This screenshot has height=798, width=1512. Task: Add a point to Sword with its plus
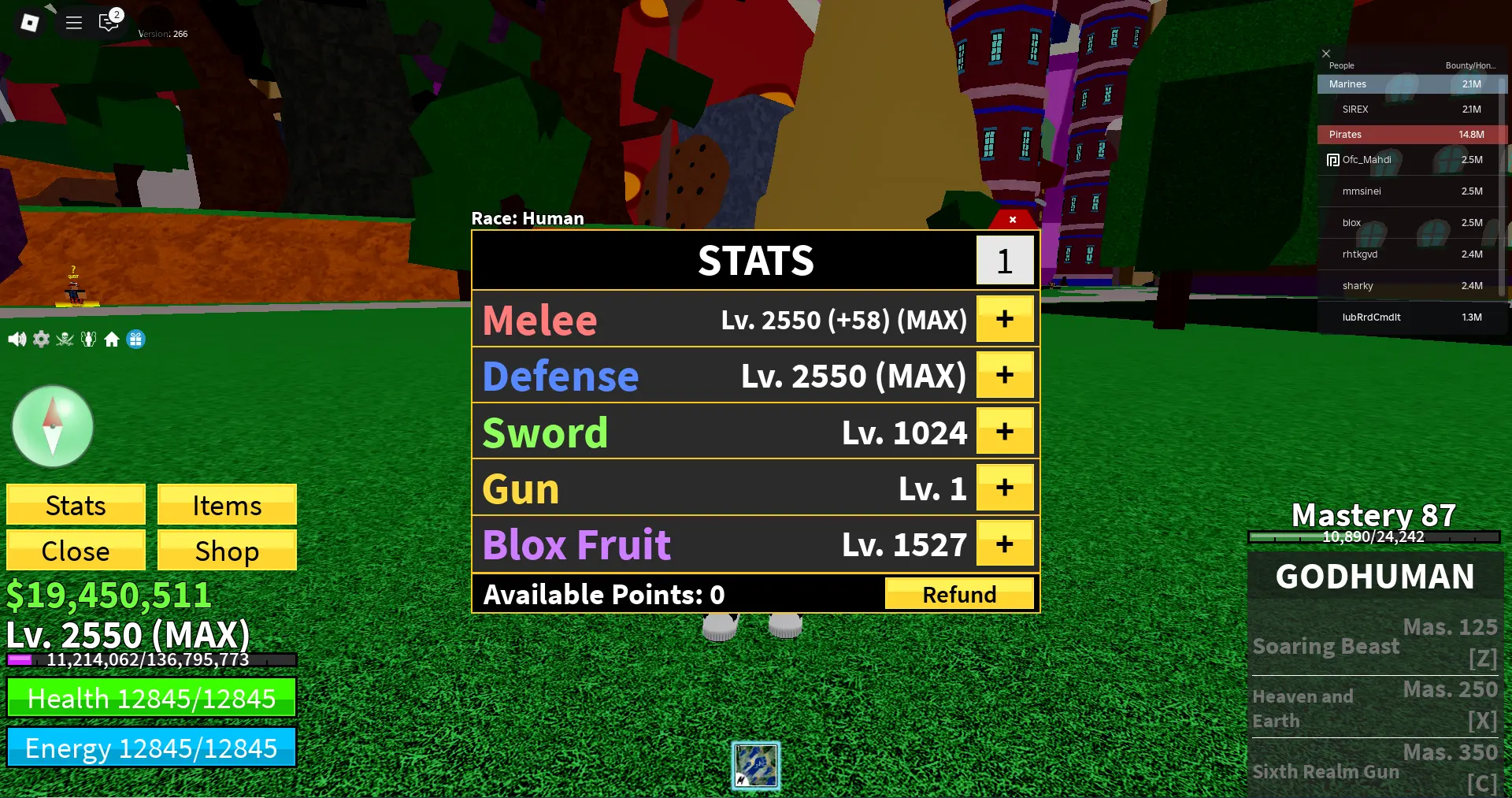(x=1005, y=431)
